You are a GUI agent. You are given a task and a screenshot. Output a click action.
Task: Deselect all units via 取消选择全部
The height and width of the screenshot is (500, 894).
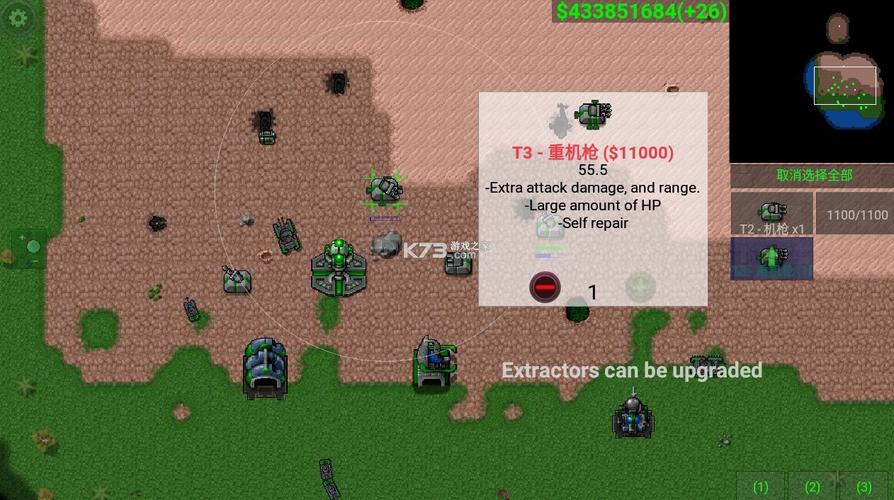[x=814, y=175]
